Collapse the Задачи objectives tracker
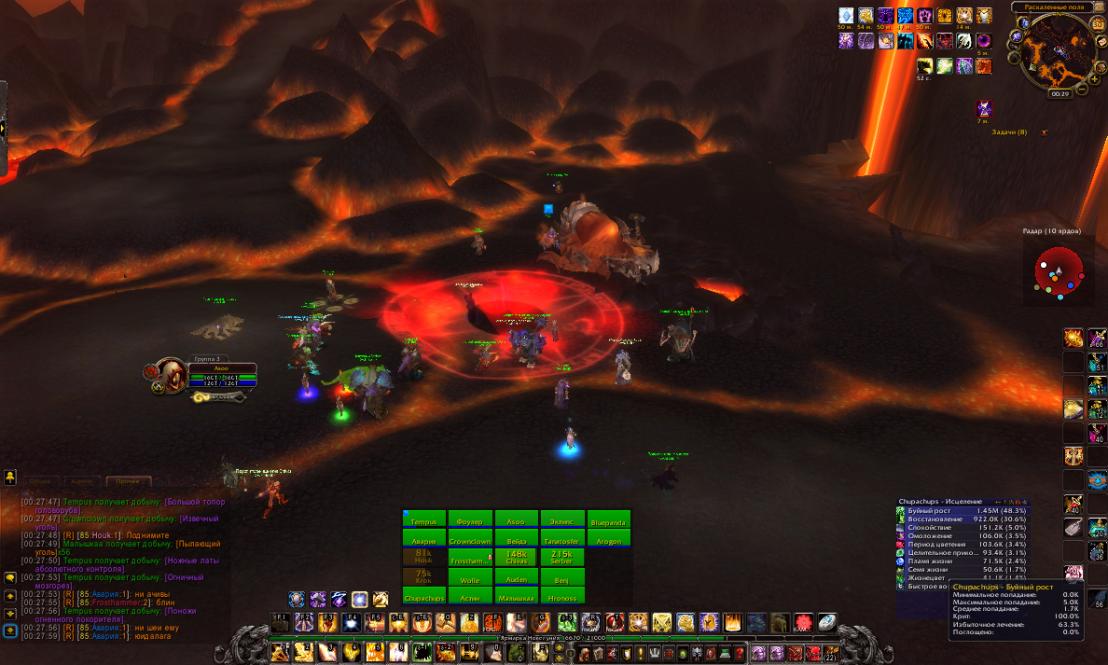1108x665 pixels. (x=1044, y=132)
